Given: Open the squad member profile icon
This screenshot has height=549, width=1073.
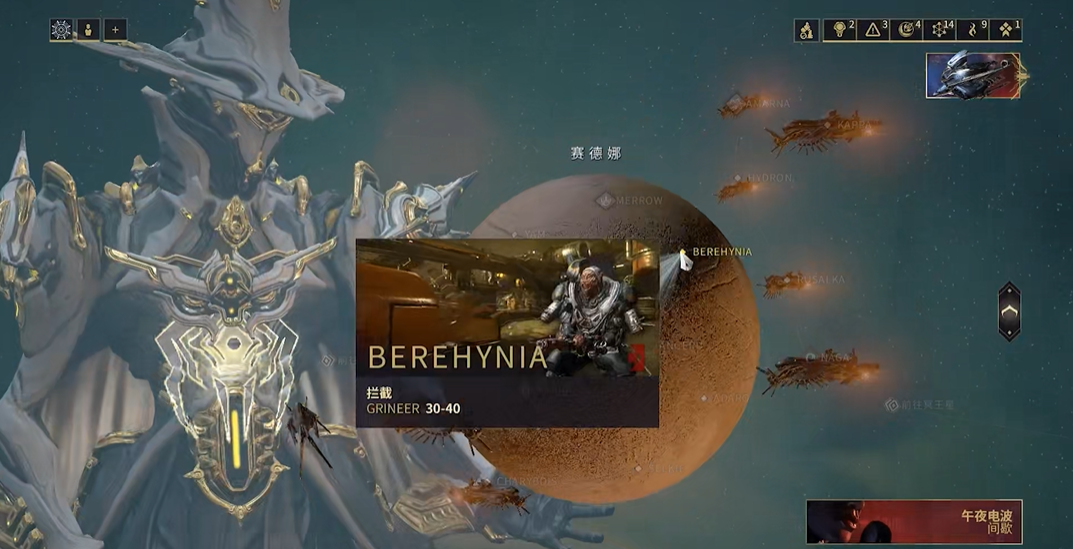Looking at the screenshot, I should (x=88, y=30).
